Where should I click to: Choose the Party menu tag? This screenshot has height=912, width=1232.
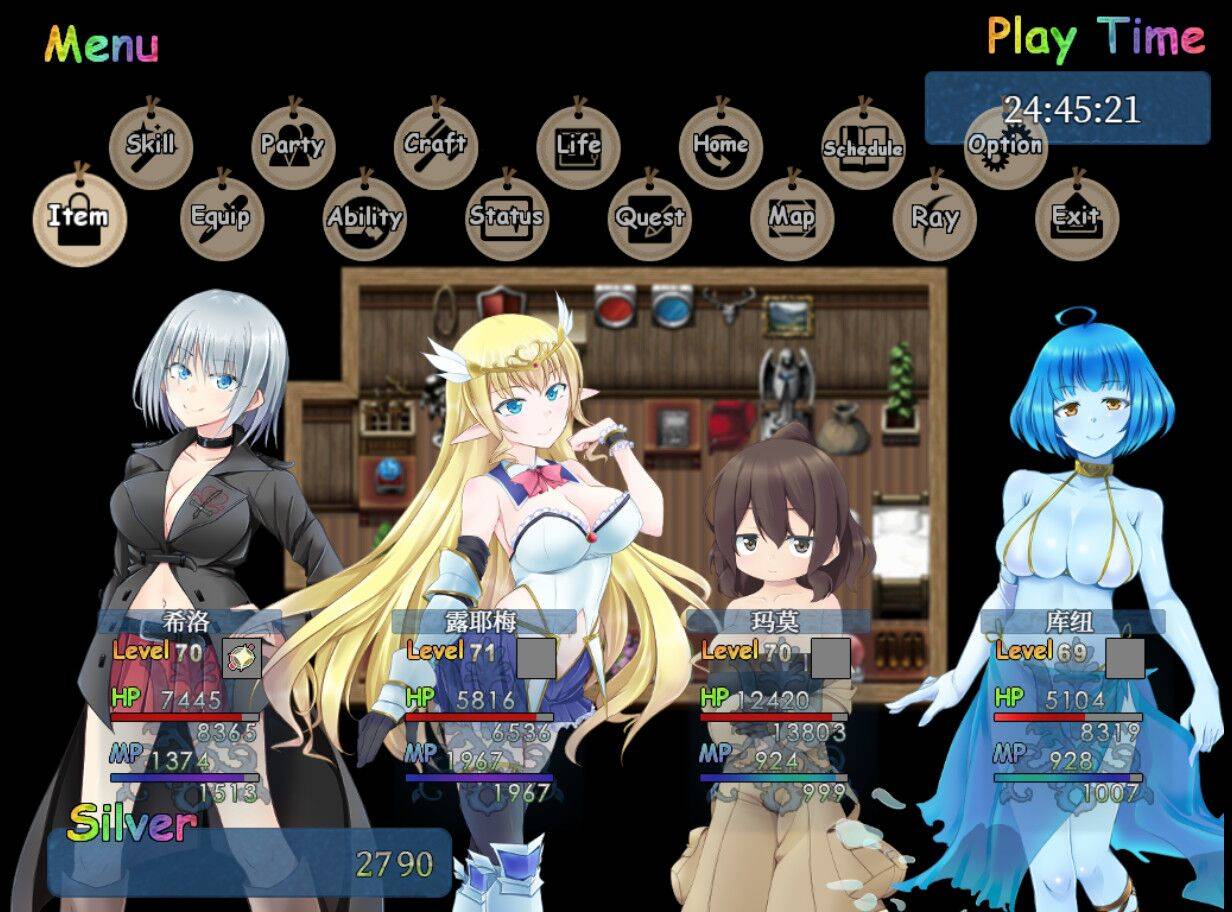(293, 146)
